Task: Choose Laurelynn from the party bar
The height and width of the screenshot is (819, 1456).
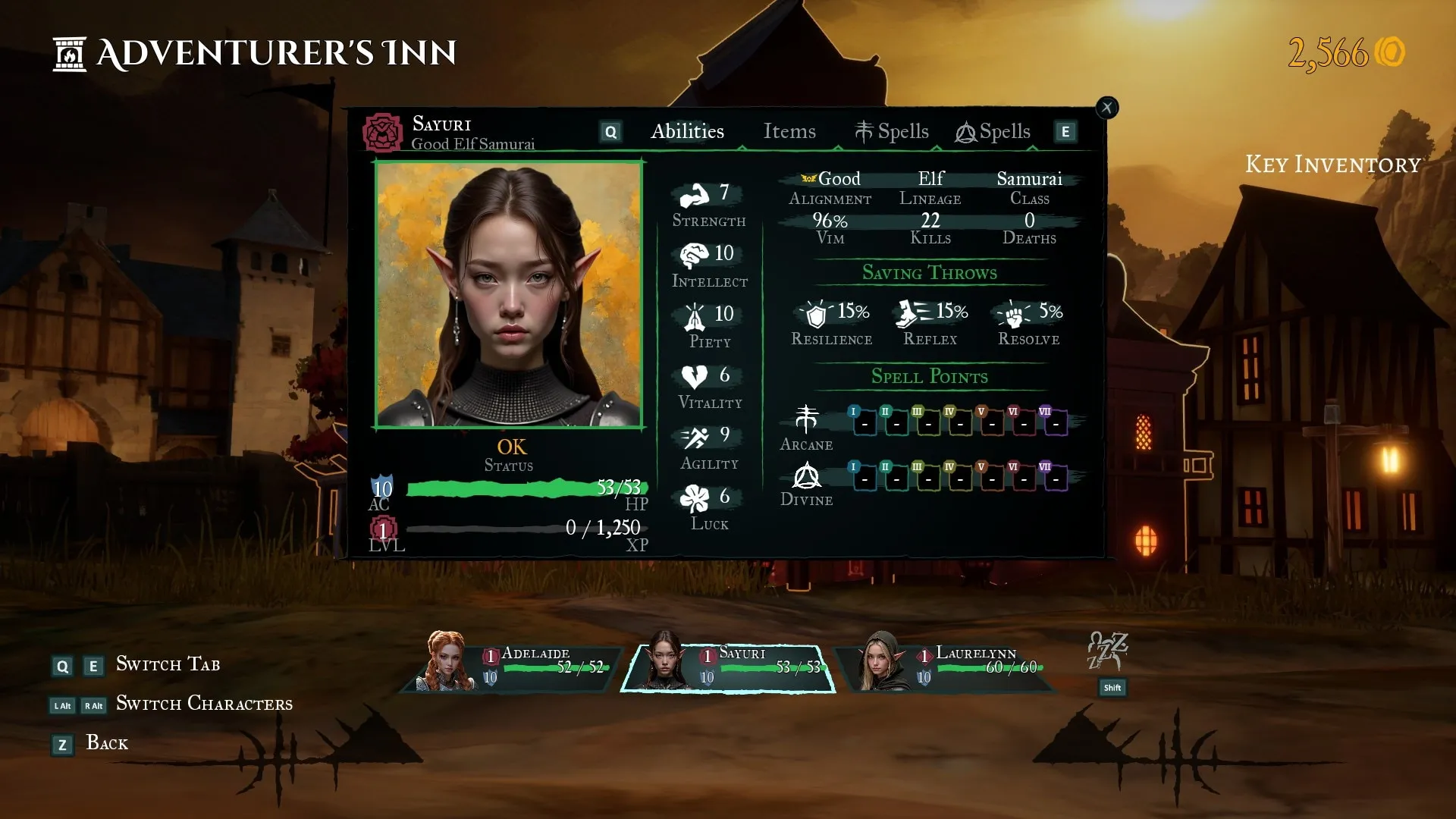Action: [x=946, y=667]
